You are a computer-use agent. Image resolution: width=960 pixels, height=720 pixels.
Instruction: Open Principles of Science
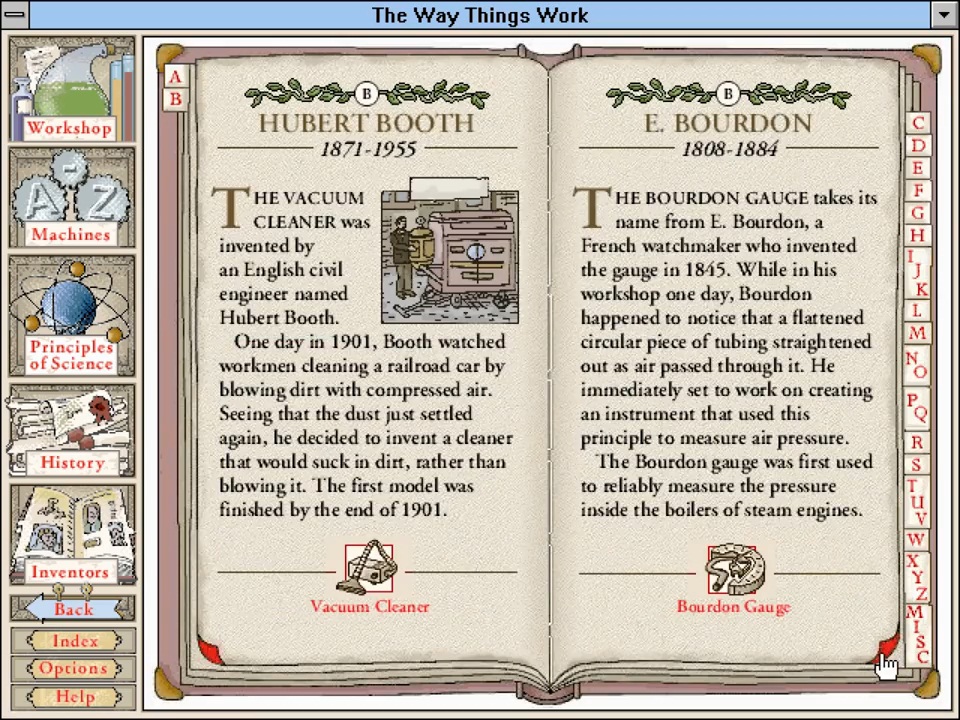tap(72, 314)
